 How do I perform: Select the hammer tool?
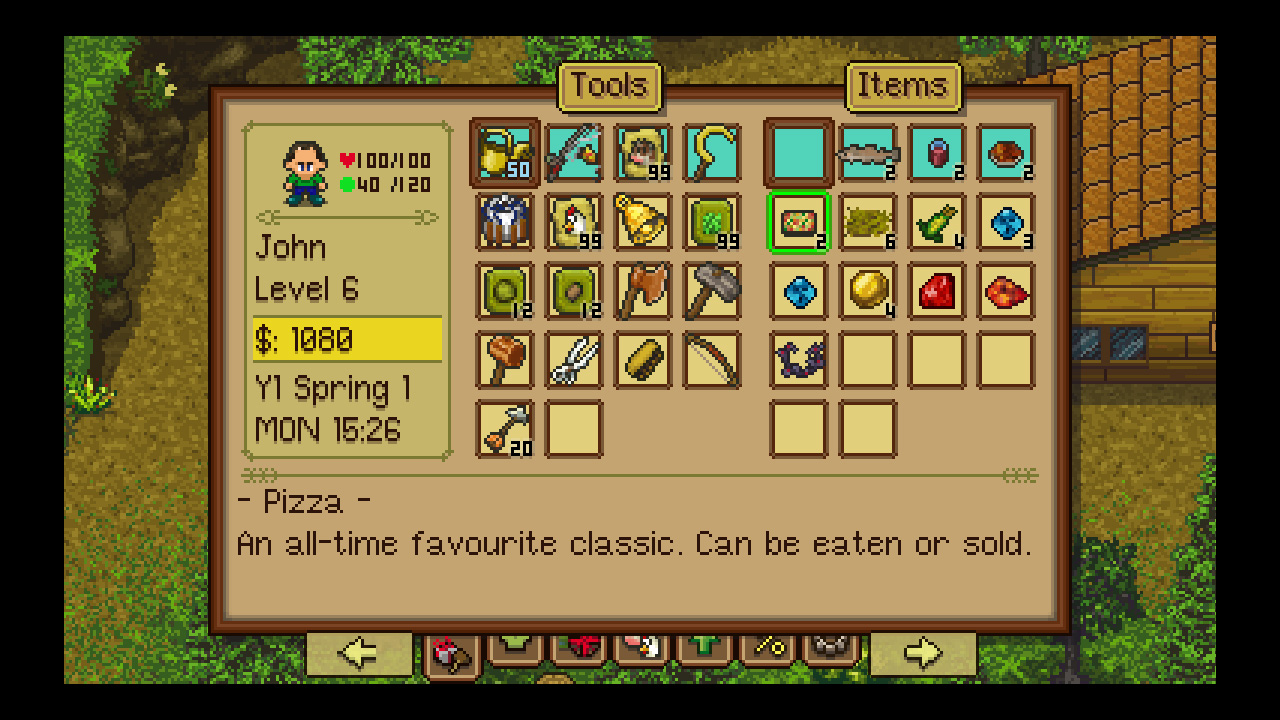pyautogui.click(x=711, y=291)
